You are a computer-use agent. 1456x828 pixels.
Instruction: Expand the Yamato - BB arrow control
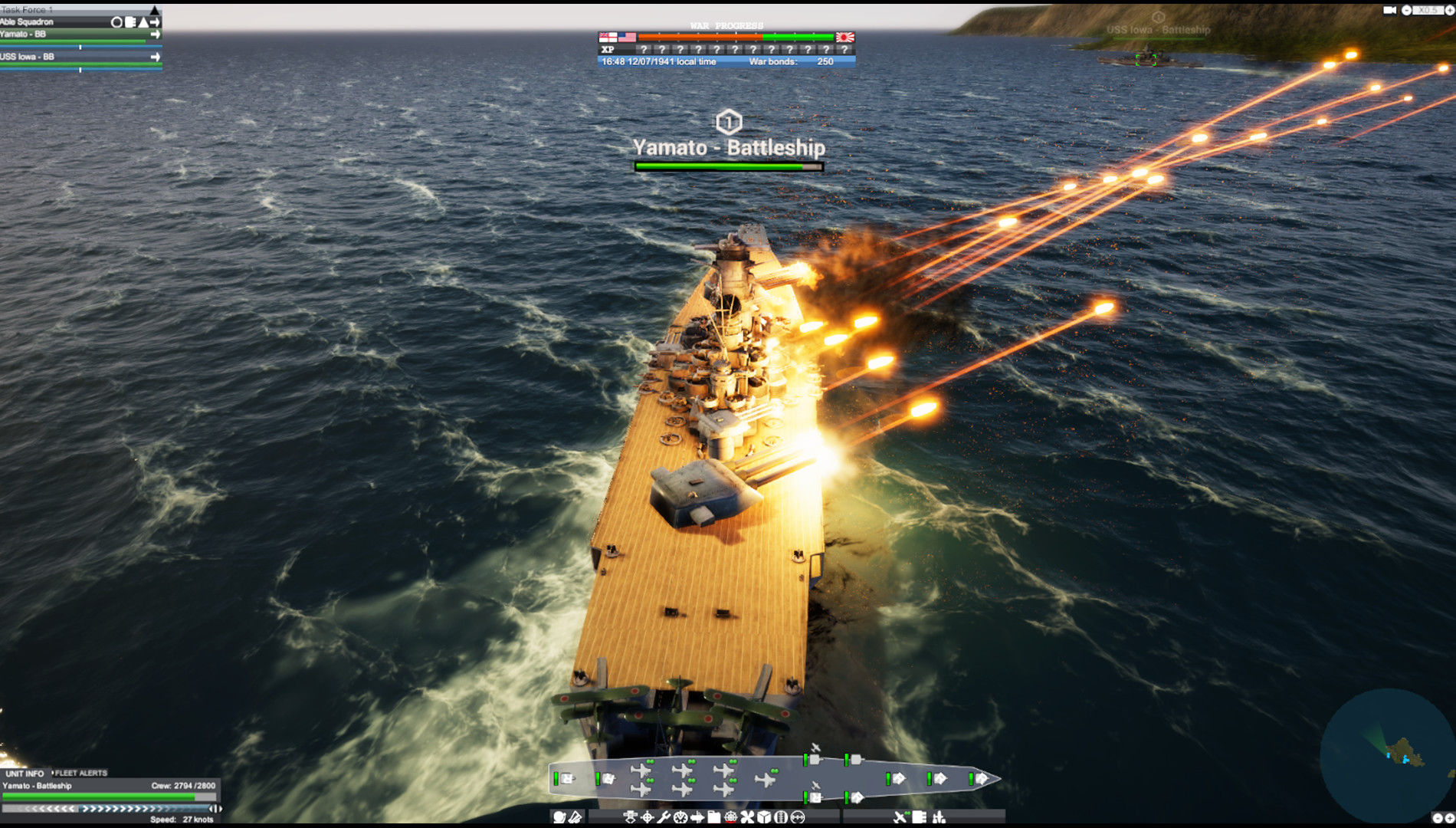coord(156,34)
